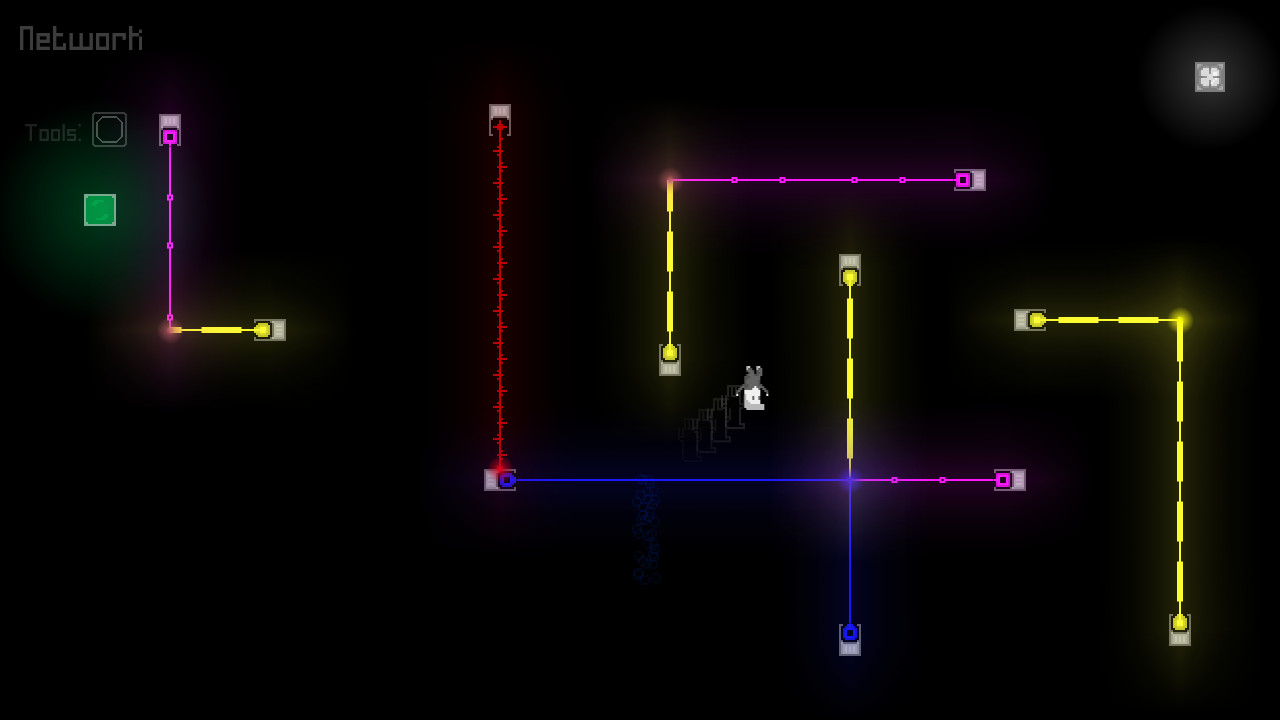This screenshot has width=1280, height=720.
Task: Click the green exit square
Action: [x=99, y=211]
